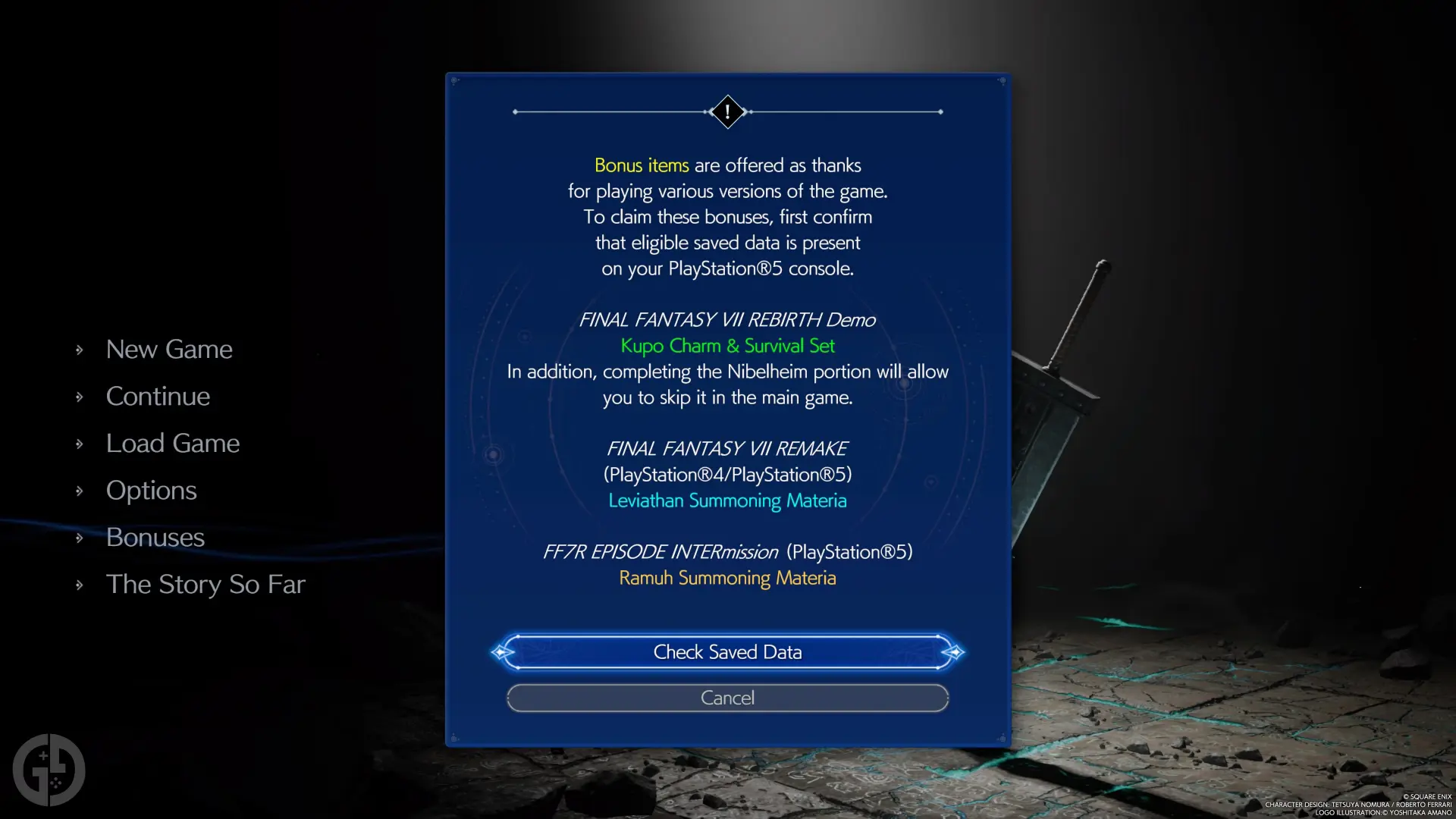The height and width of the screenshot is (819, 1456).
Task: Click the green Kupo Charm & Survival Set text
Action: [x=727, y=346]
